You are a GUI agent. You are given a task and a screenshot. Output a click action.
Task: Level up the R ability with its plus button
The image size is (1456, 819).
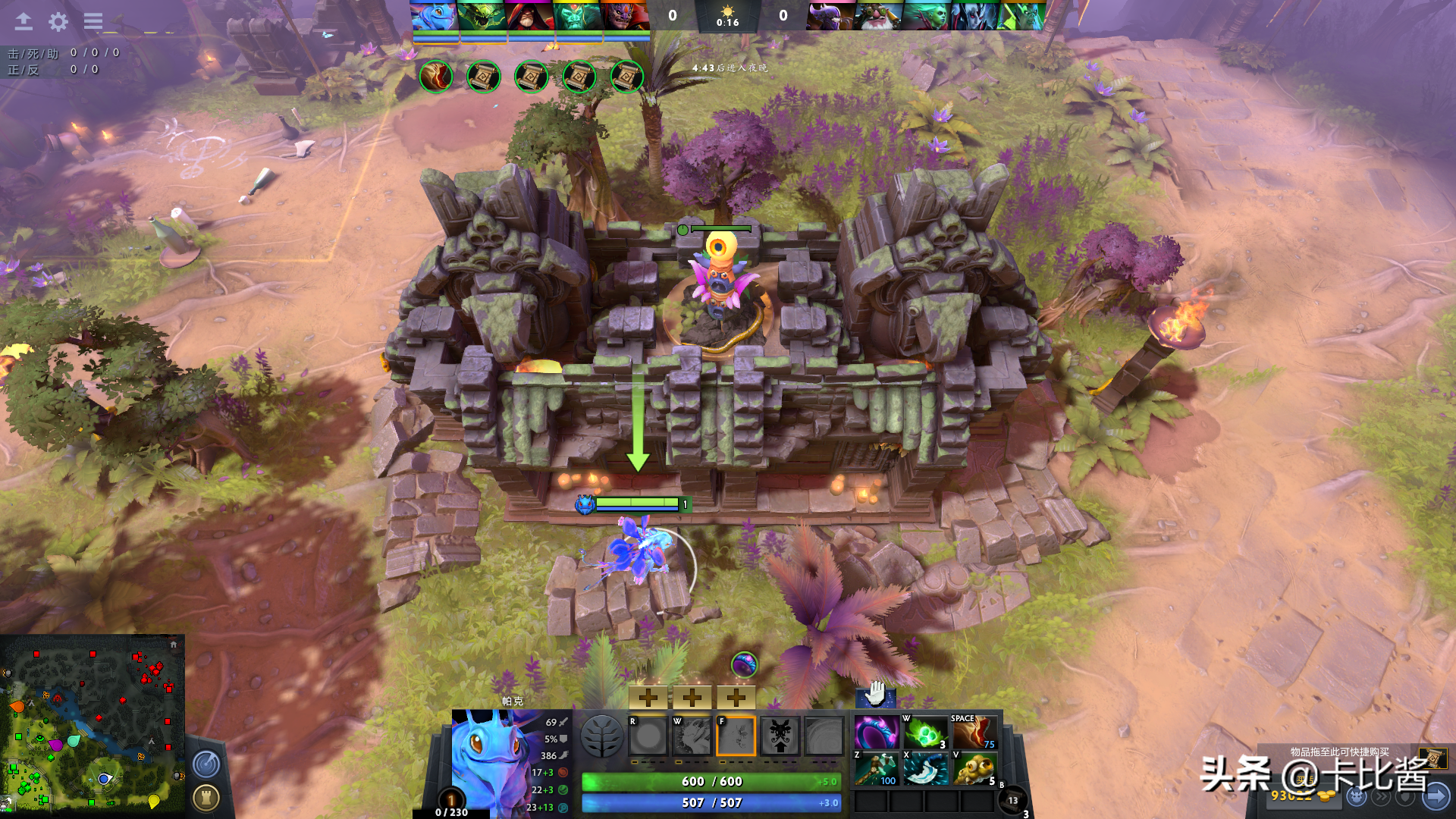tap(648, 697)
